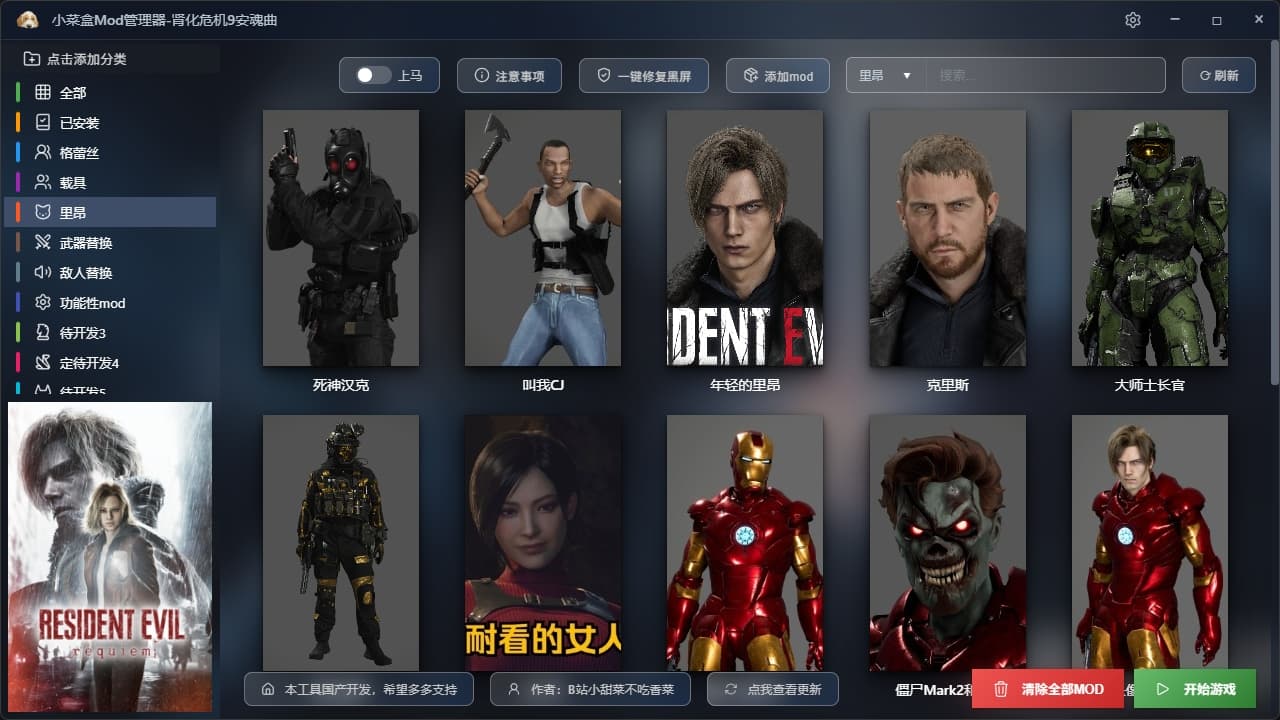
Task: Toggle the 上马 switch
Action: click(x=374, y=76)
